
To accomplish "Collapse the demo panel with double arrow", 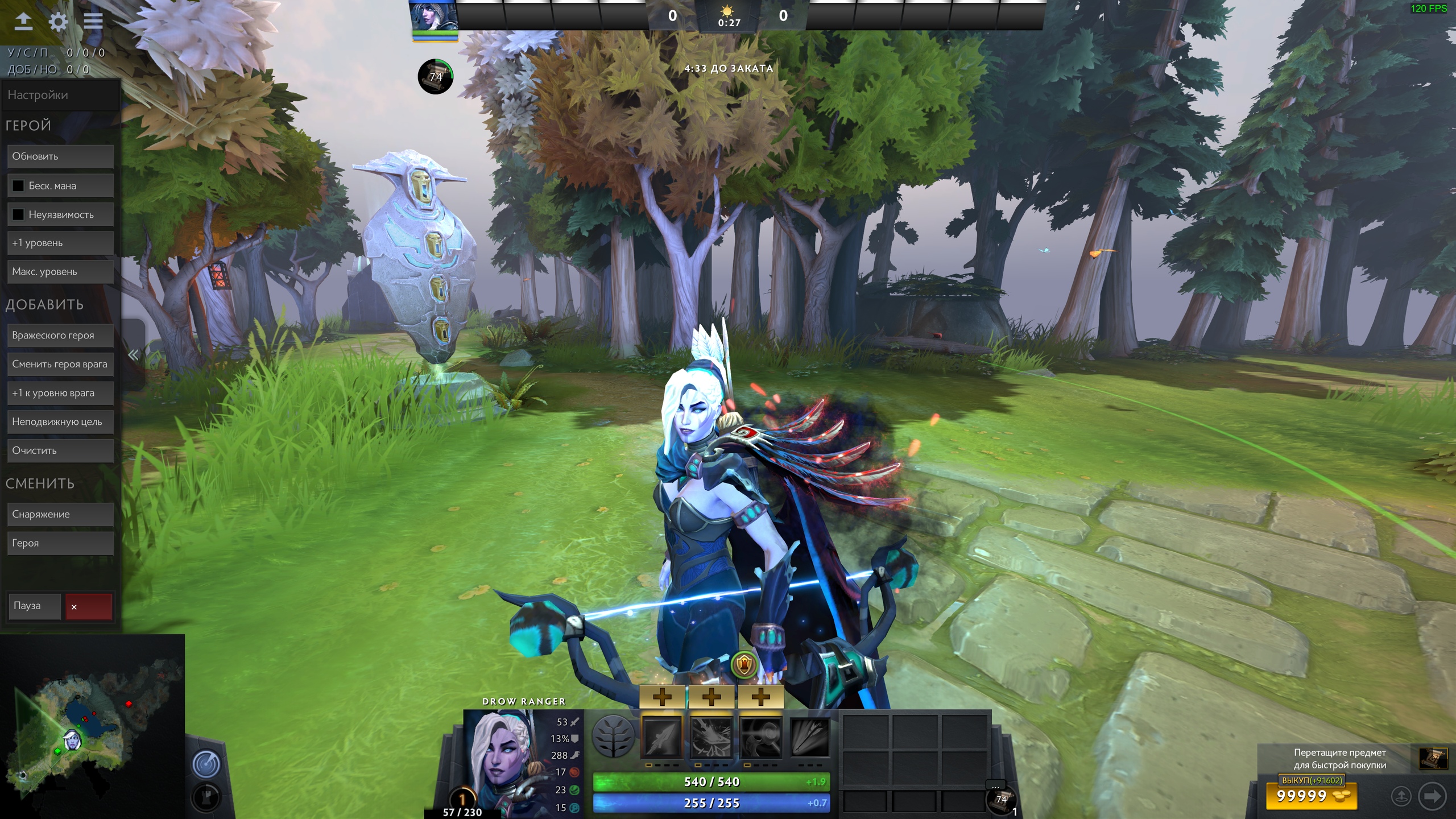I will 134,355.
